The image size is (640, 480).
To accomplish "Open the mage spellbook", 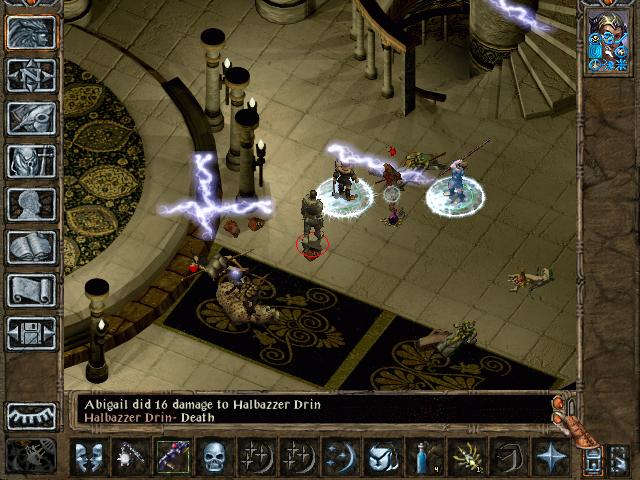I will tap(31, 247).
